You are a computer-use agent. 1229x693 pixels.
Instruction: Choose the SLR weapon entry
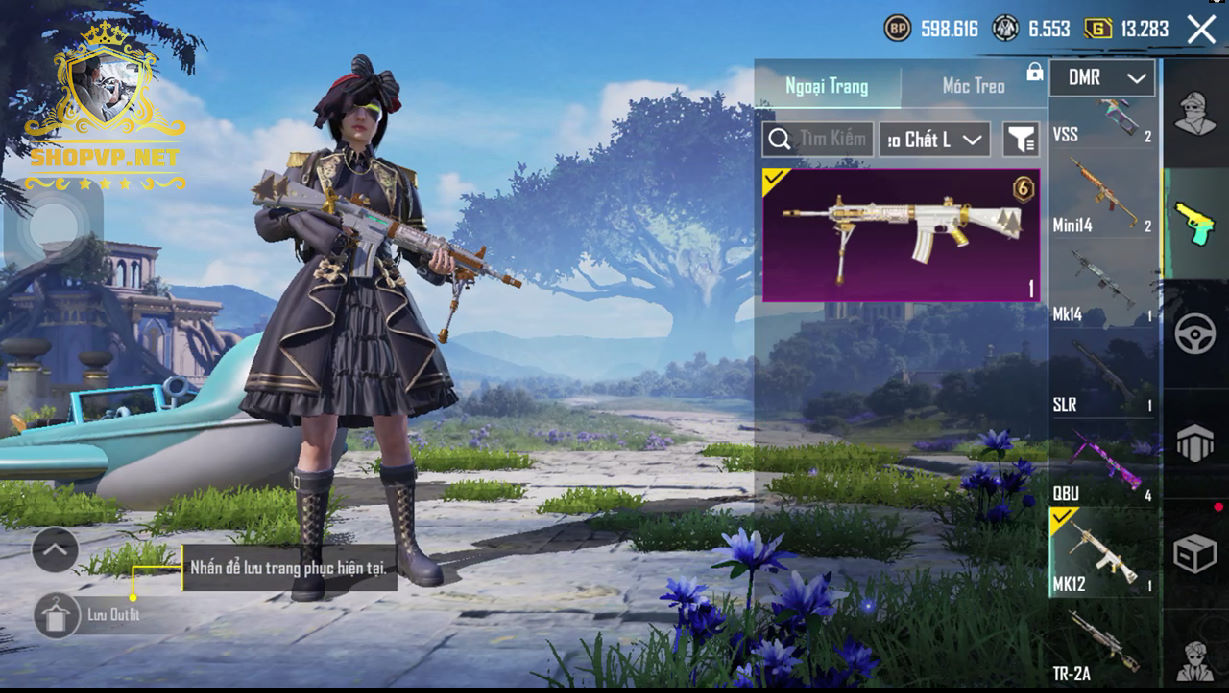pyautogui.click(x=1103, y=377)
